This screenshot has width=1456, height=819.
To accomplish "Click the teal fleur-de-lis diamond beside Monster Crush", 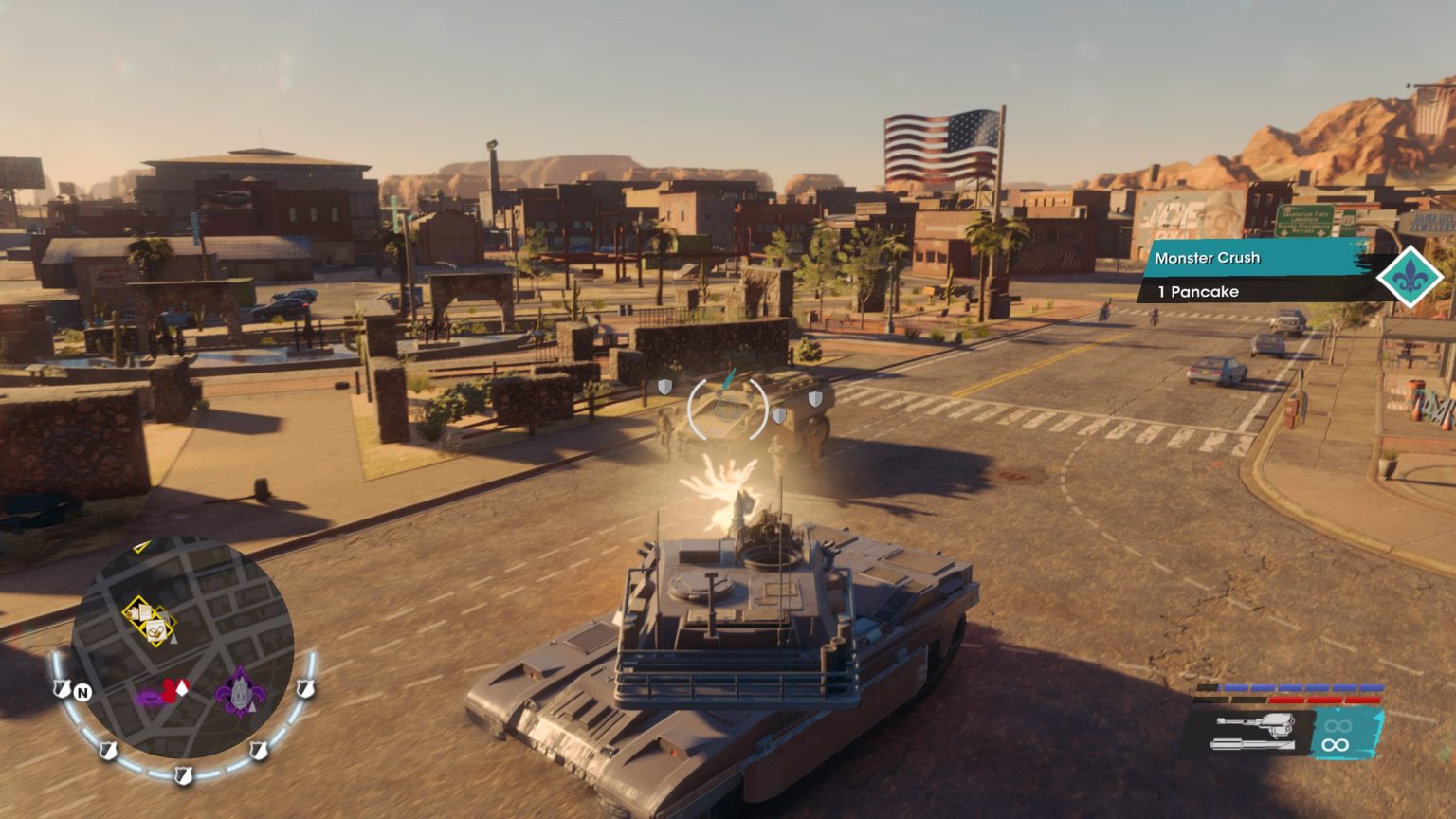I will click(1412, 275).
